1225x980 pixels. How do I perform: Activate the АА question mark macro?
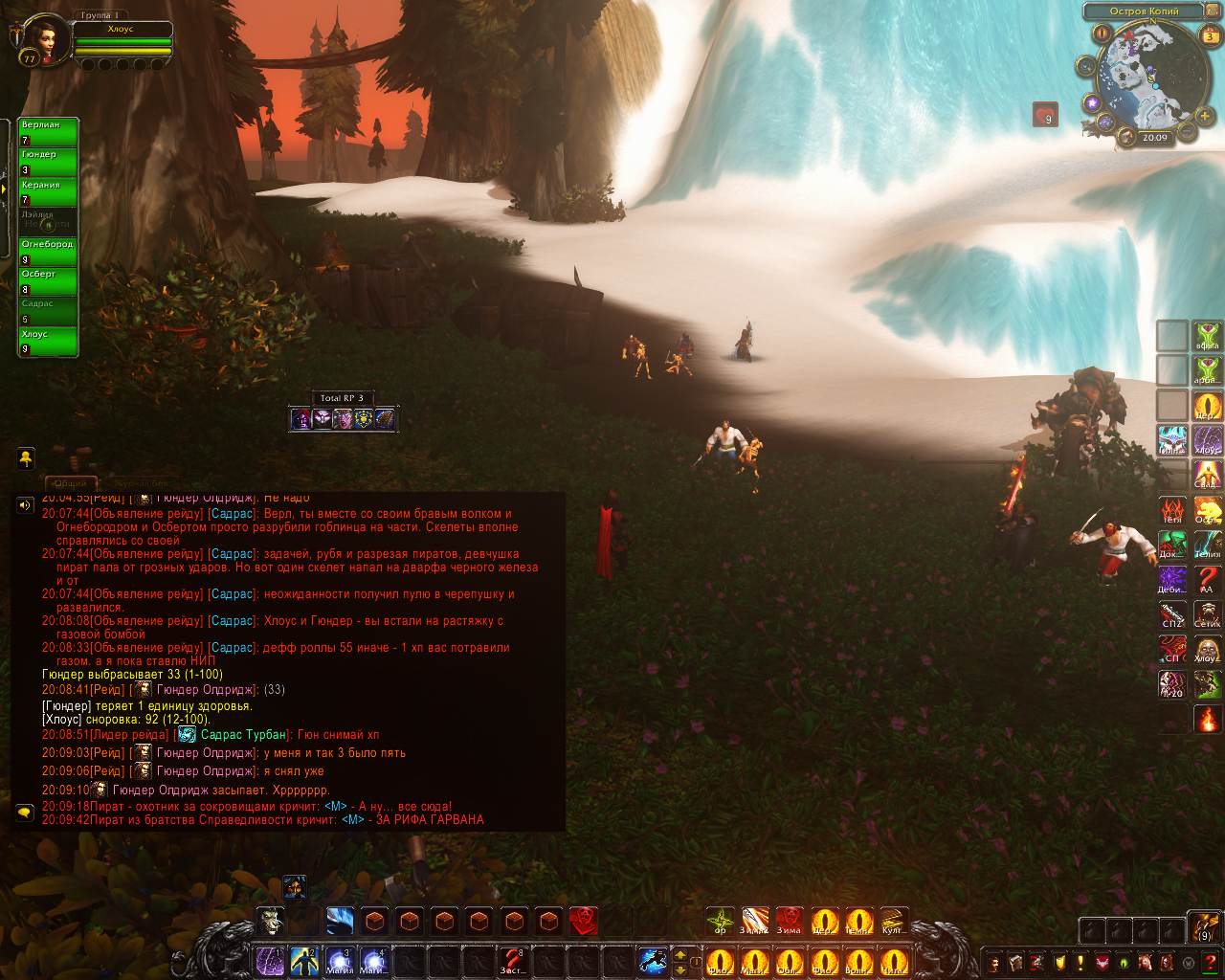point(1207,579)
